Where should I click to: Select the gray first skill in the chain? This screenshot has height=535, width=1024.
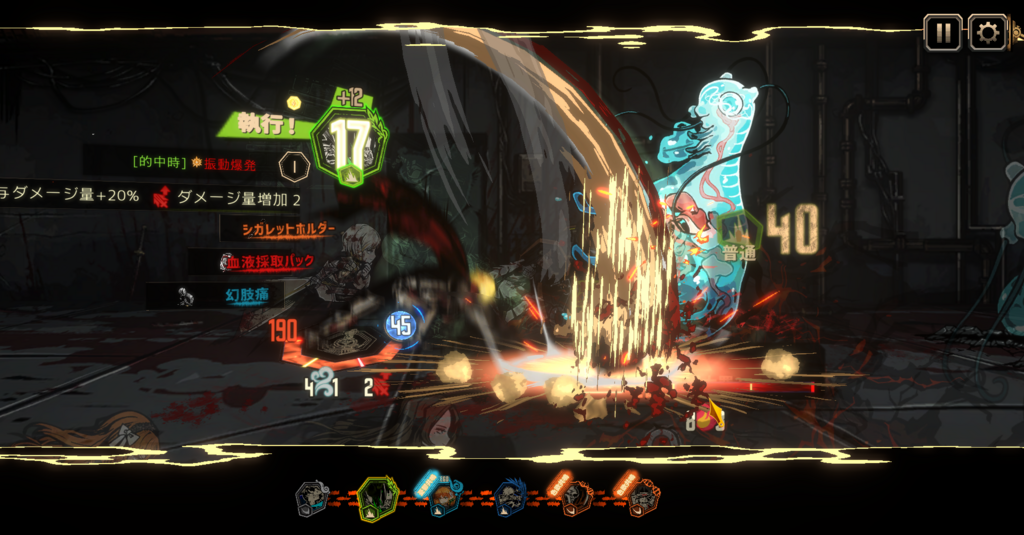coord(313,497)
